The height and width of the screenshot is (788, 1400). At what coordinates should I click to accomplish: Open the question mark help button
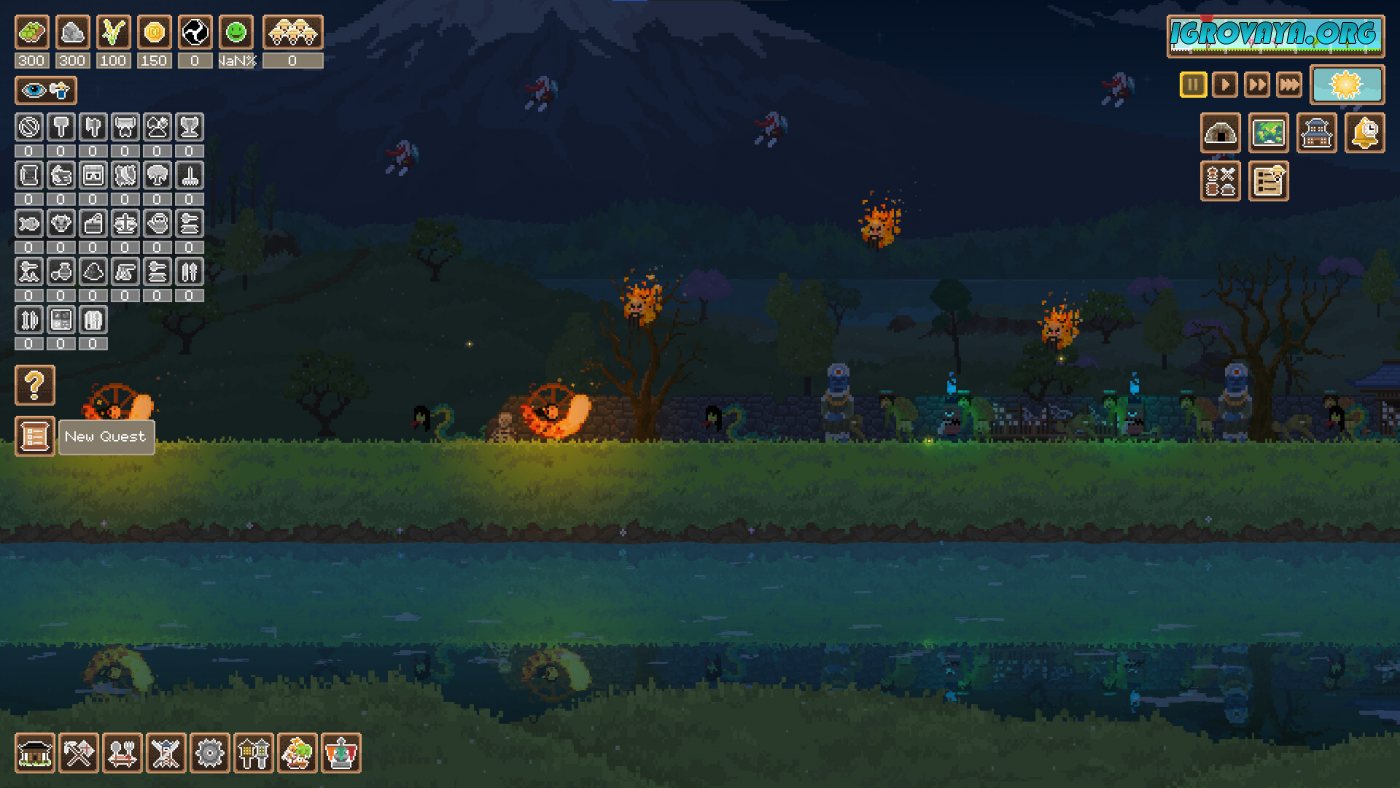[x=35, y=385]
